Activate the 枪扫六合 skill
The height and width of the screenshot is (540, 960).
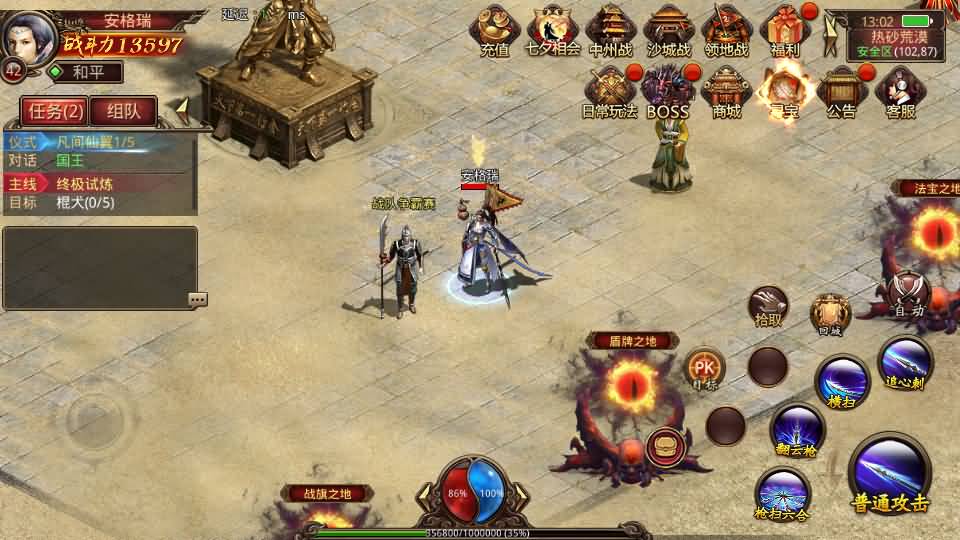[782, 493]
